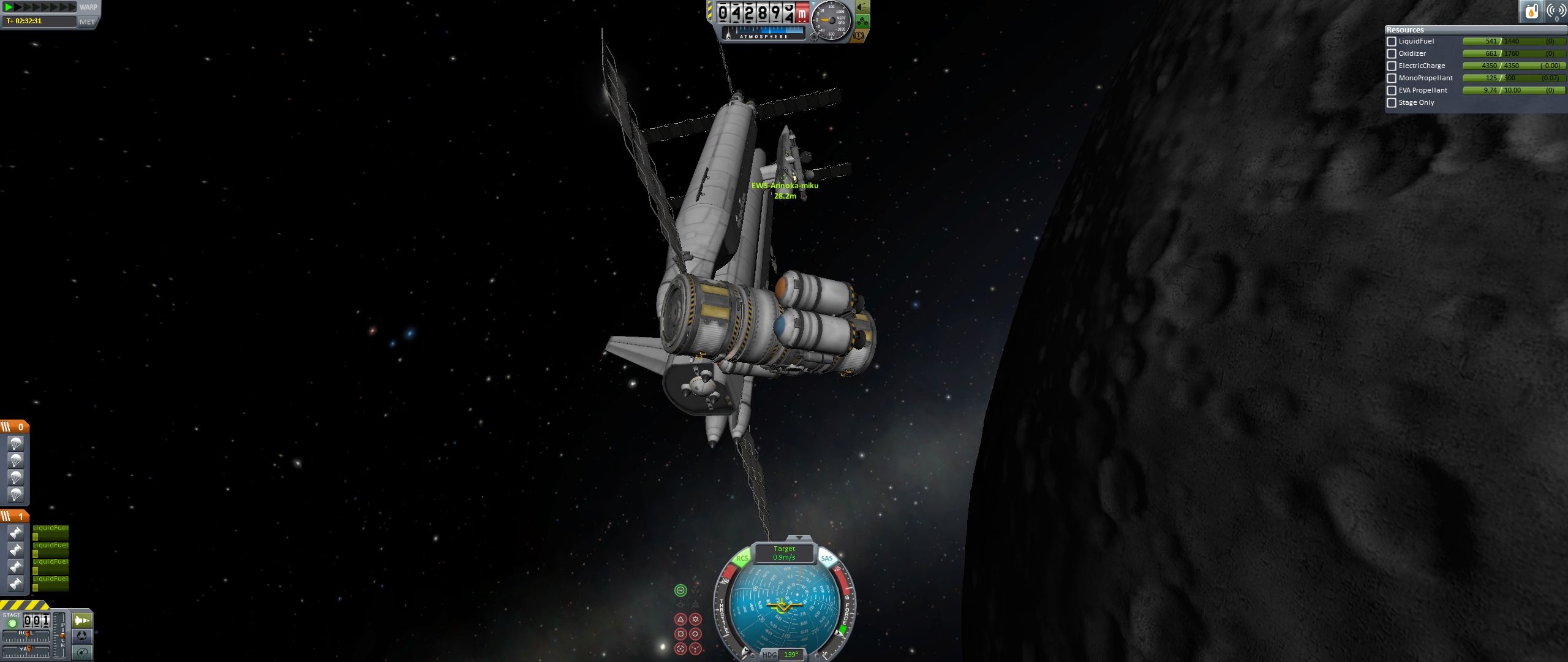Click the Target speed readout mode display

[x=784, y=553]
